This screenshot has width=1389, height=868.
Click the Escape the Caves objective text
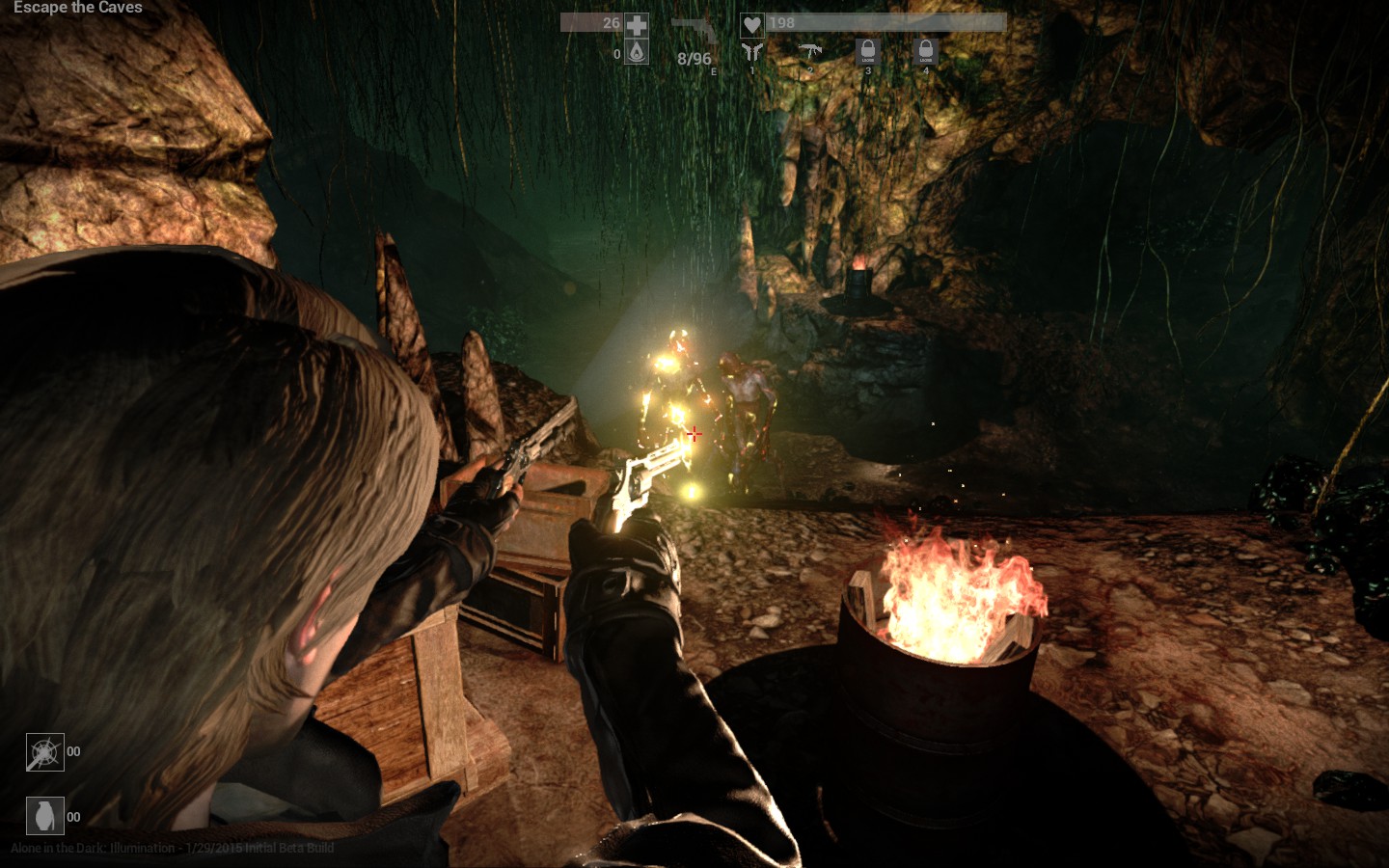click(80, 9)
